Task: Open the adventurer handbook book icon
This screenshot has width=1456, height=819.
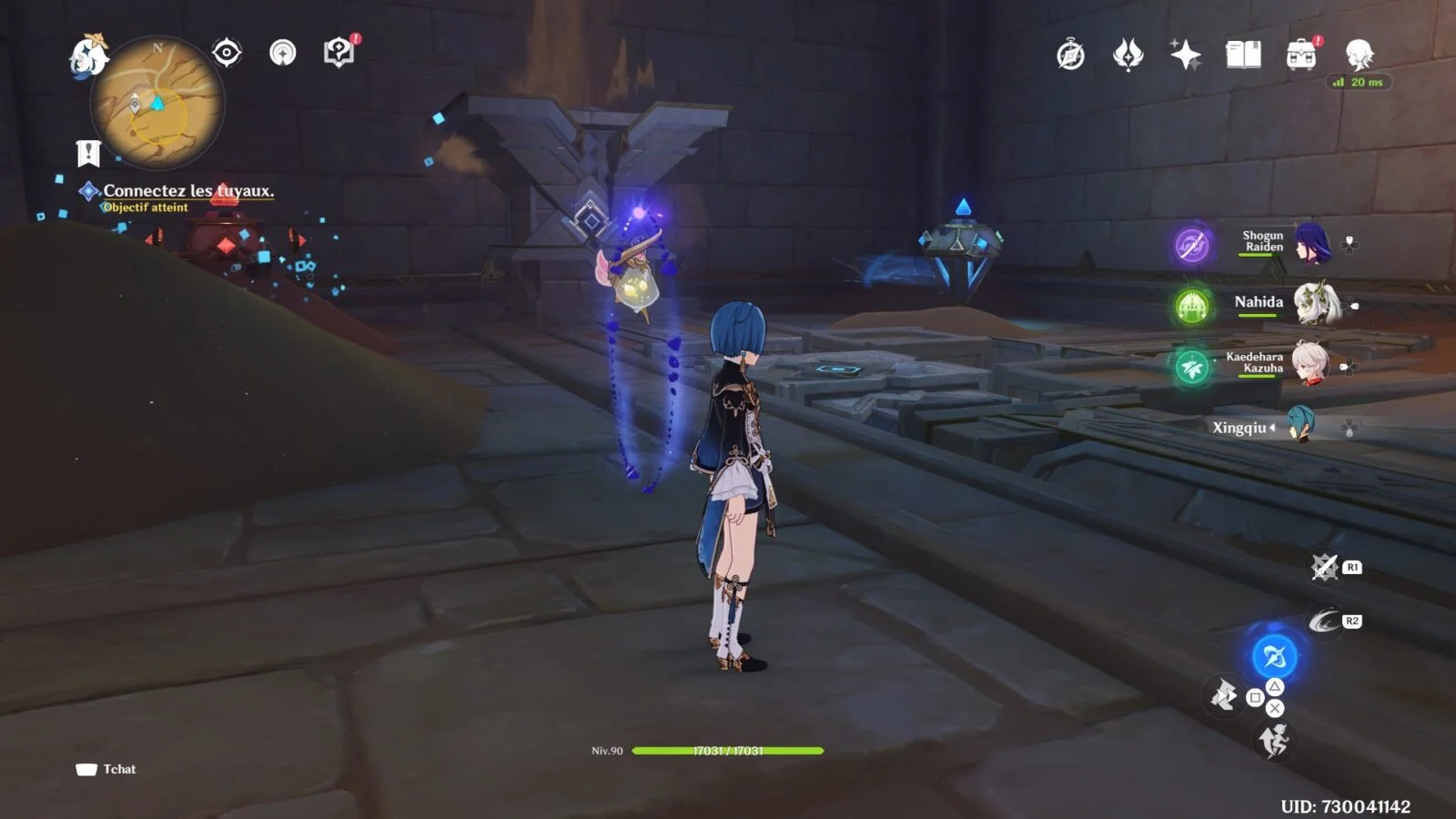Action: (1243, 56)
